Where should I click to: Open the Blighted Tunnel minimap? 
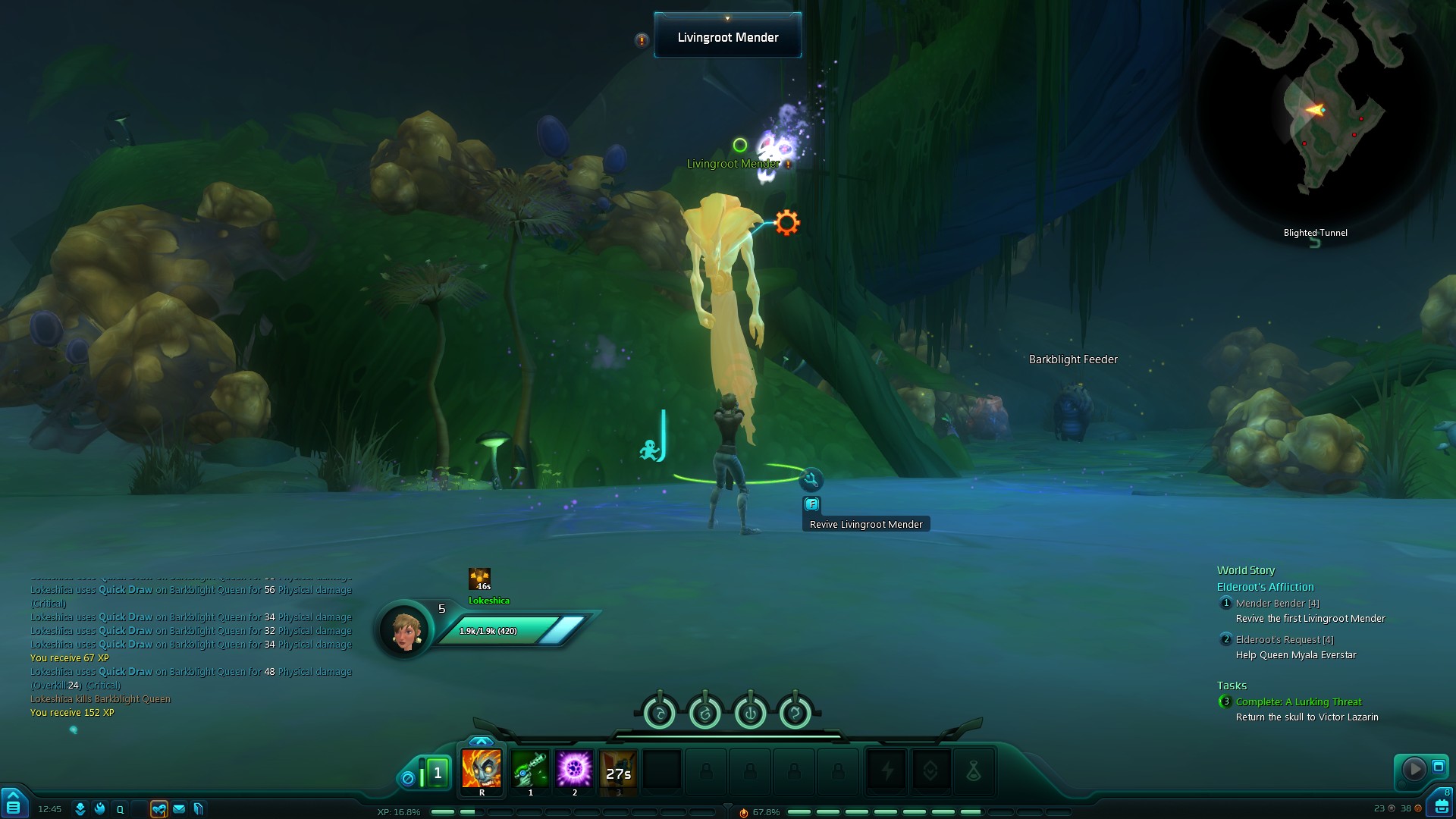tap(1316, 114)
